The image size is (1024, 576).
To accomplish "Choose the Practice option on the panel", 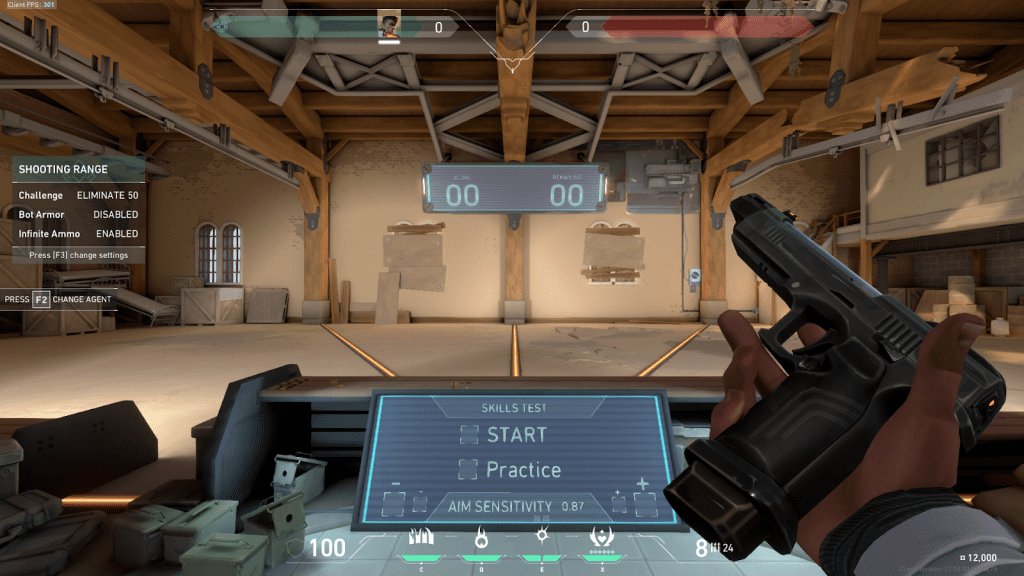I will pyautogui.click(x=511, y=469).
